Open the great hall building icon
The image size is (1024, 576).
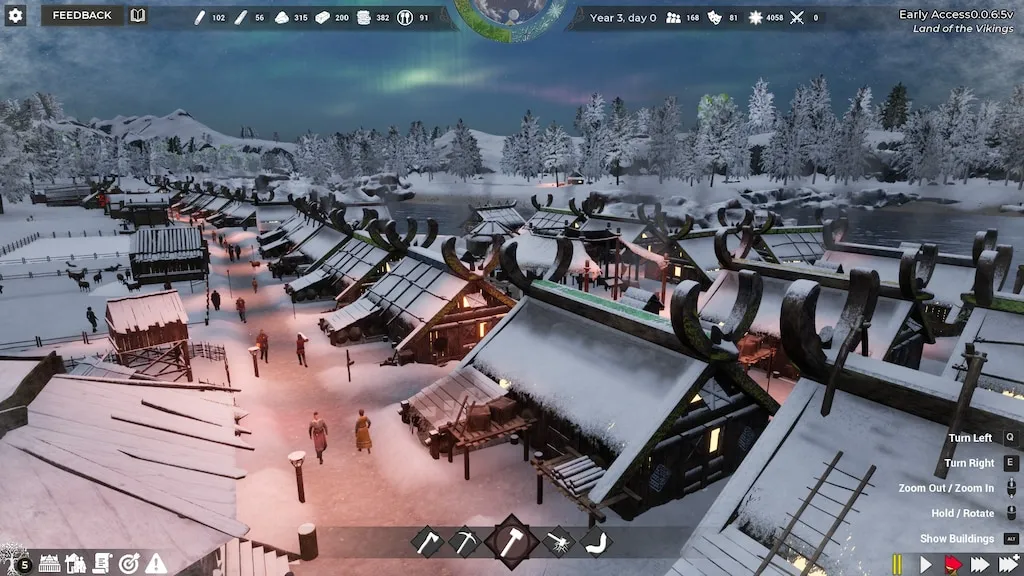coord(49,563)
